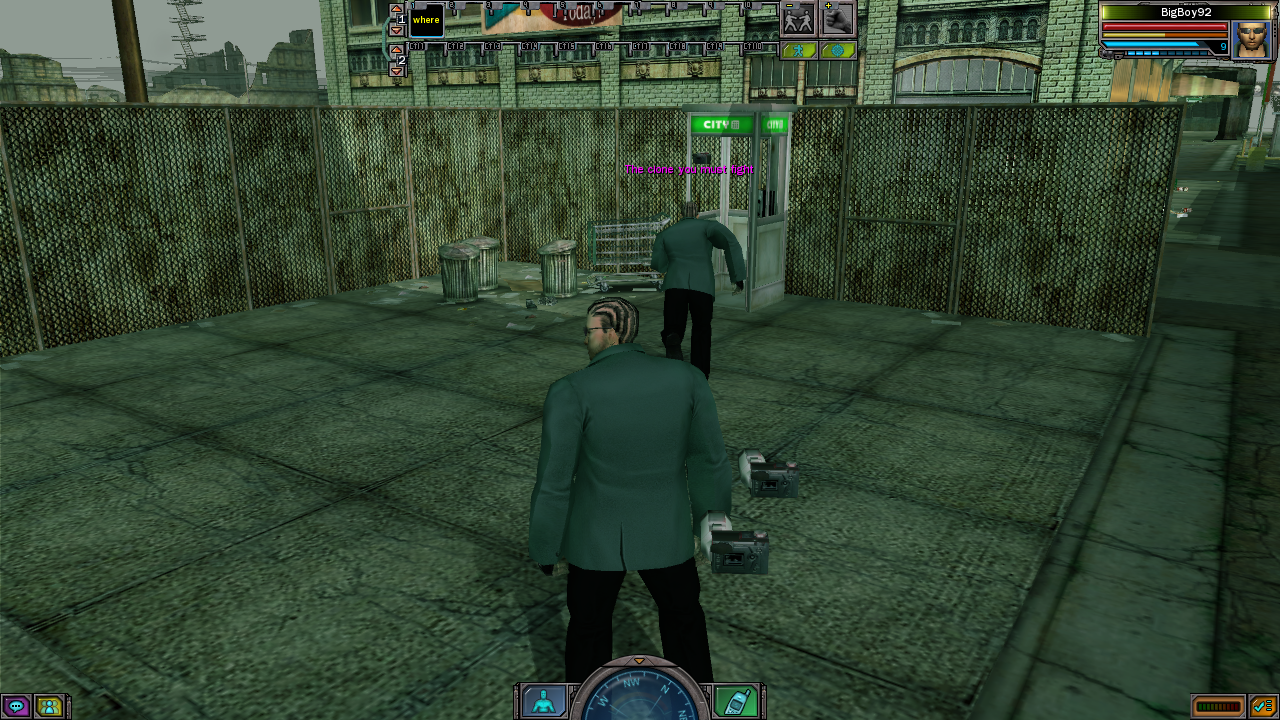This screenshot has width=1280, height=720.
Task: Activate the "where" macro in the hotbar
Action: [x=426, y=20]
